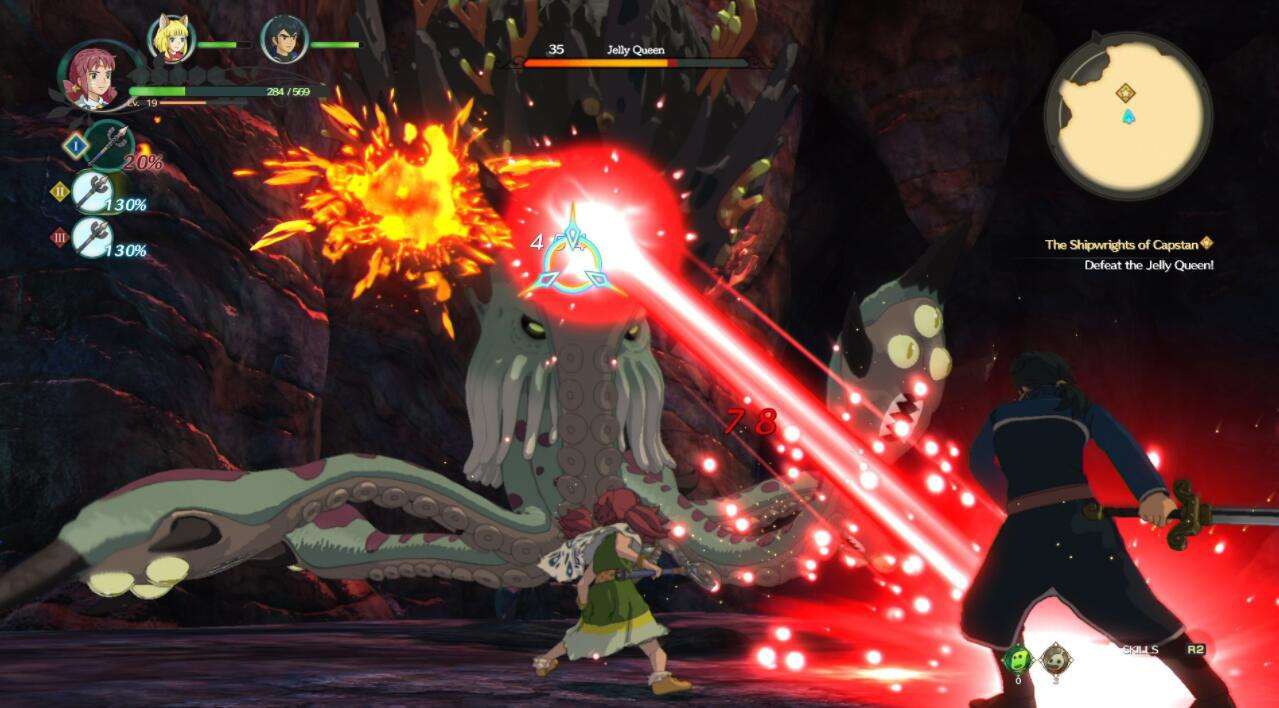Switch to the blonde cat-eared girl portrait
The image size is (1279, 708).
[171, 39]
